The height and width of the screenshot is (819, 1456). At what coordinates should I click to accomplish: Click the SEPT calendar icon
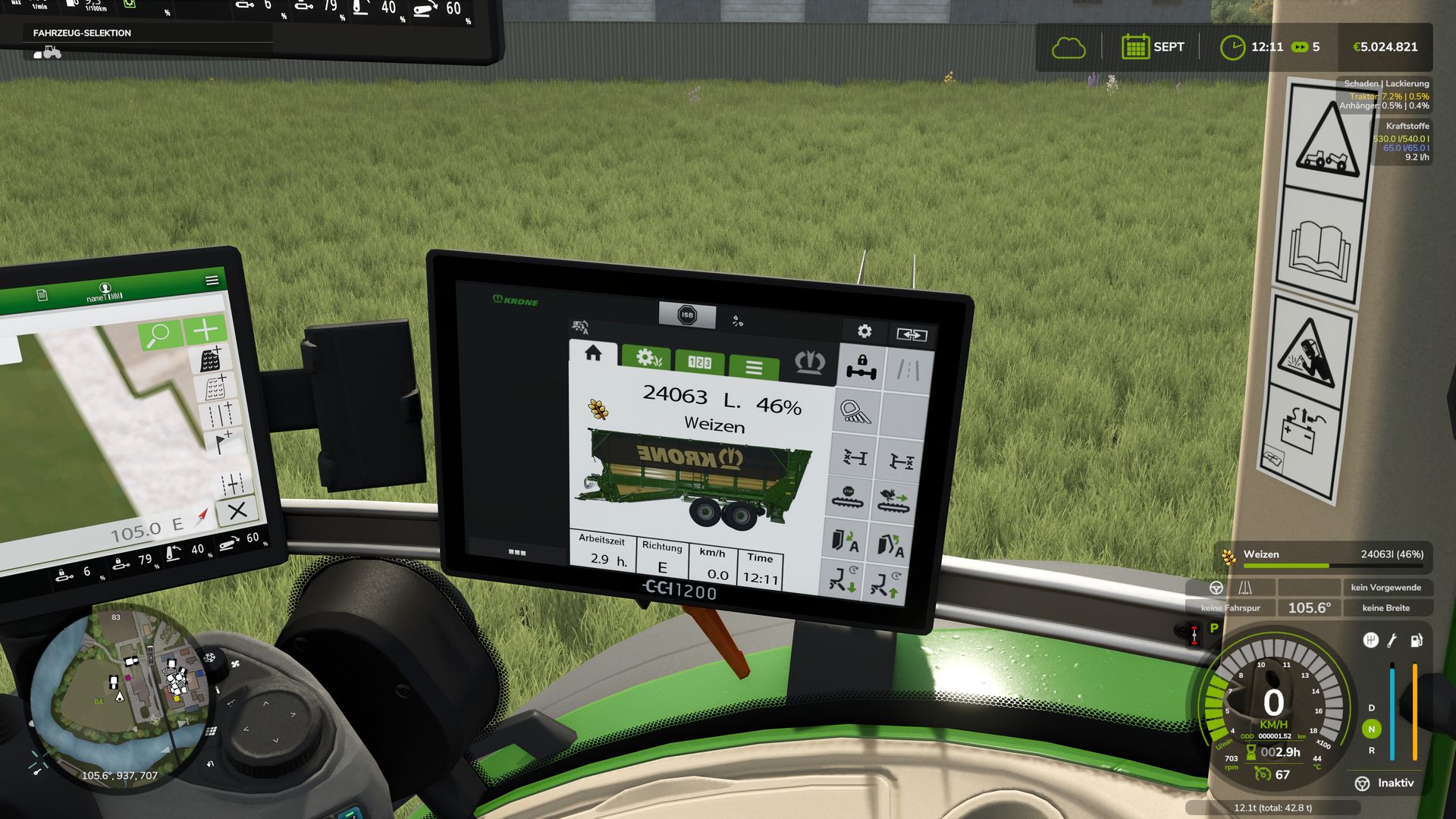tap(1135, 47)
